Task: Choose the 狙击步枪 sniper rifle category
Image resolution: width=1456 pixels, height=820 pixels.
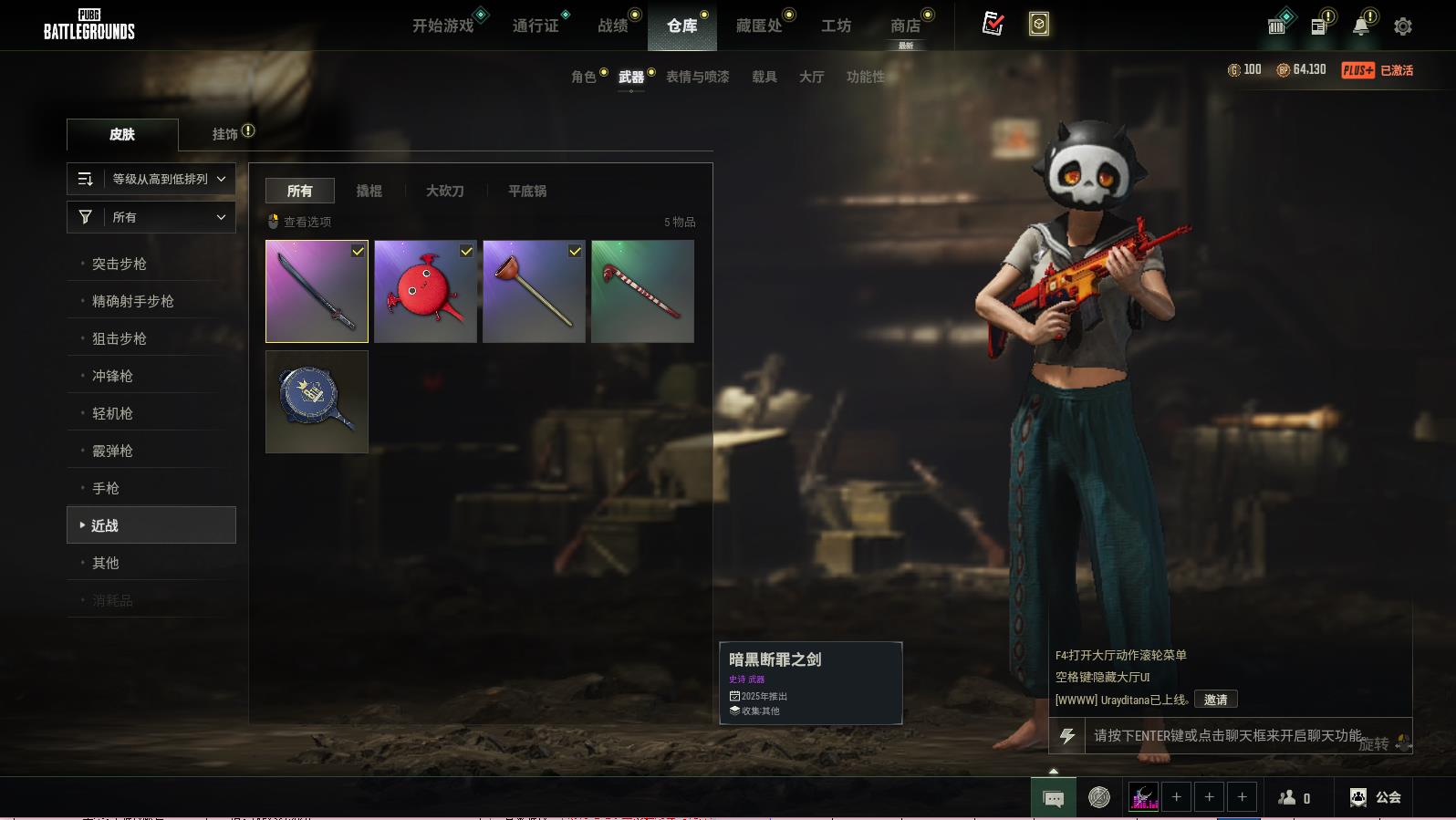Action: [x=120, y=338]
